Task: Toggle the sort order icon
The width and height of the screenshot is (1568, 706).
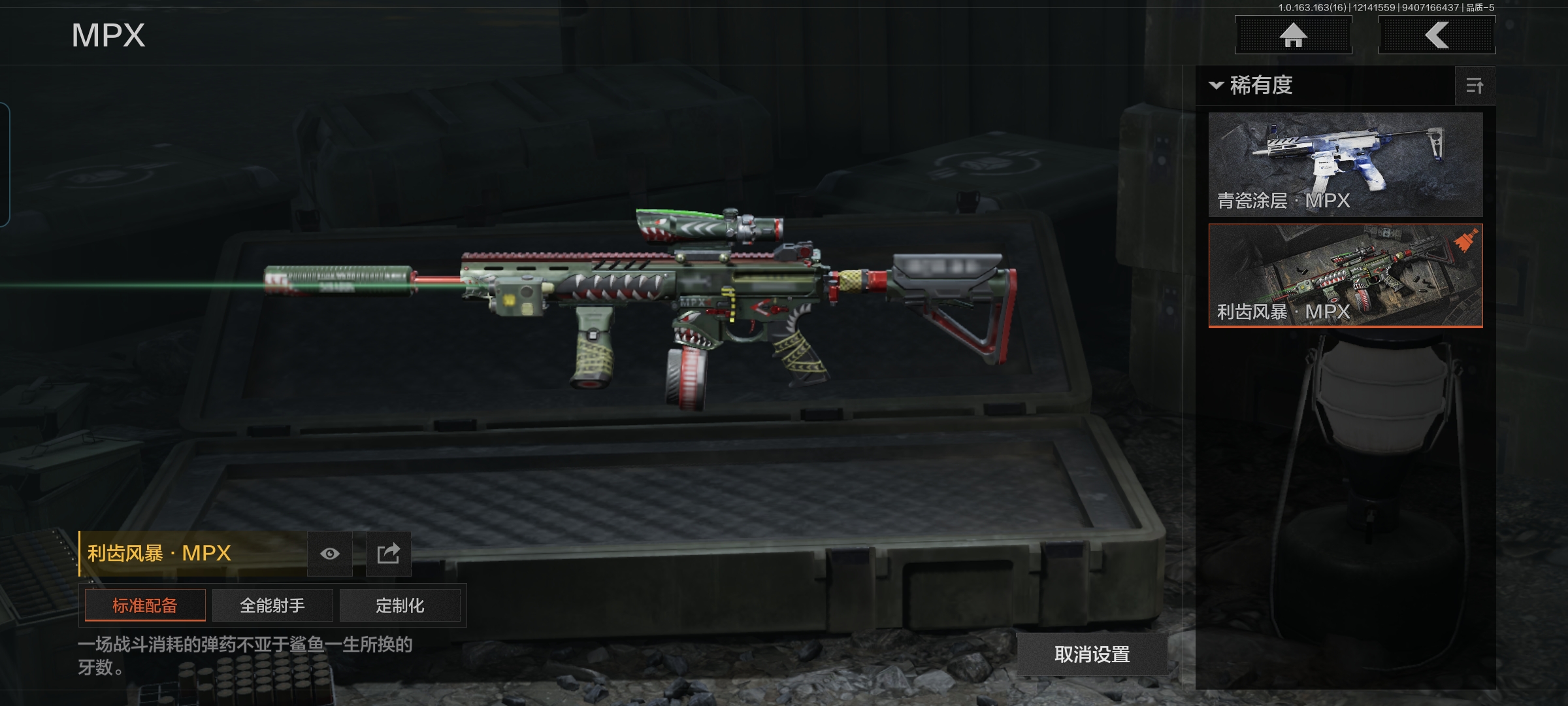Action: [1475, 86]
